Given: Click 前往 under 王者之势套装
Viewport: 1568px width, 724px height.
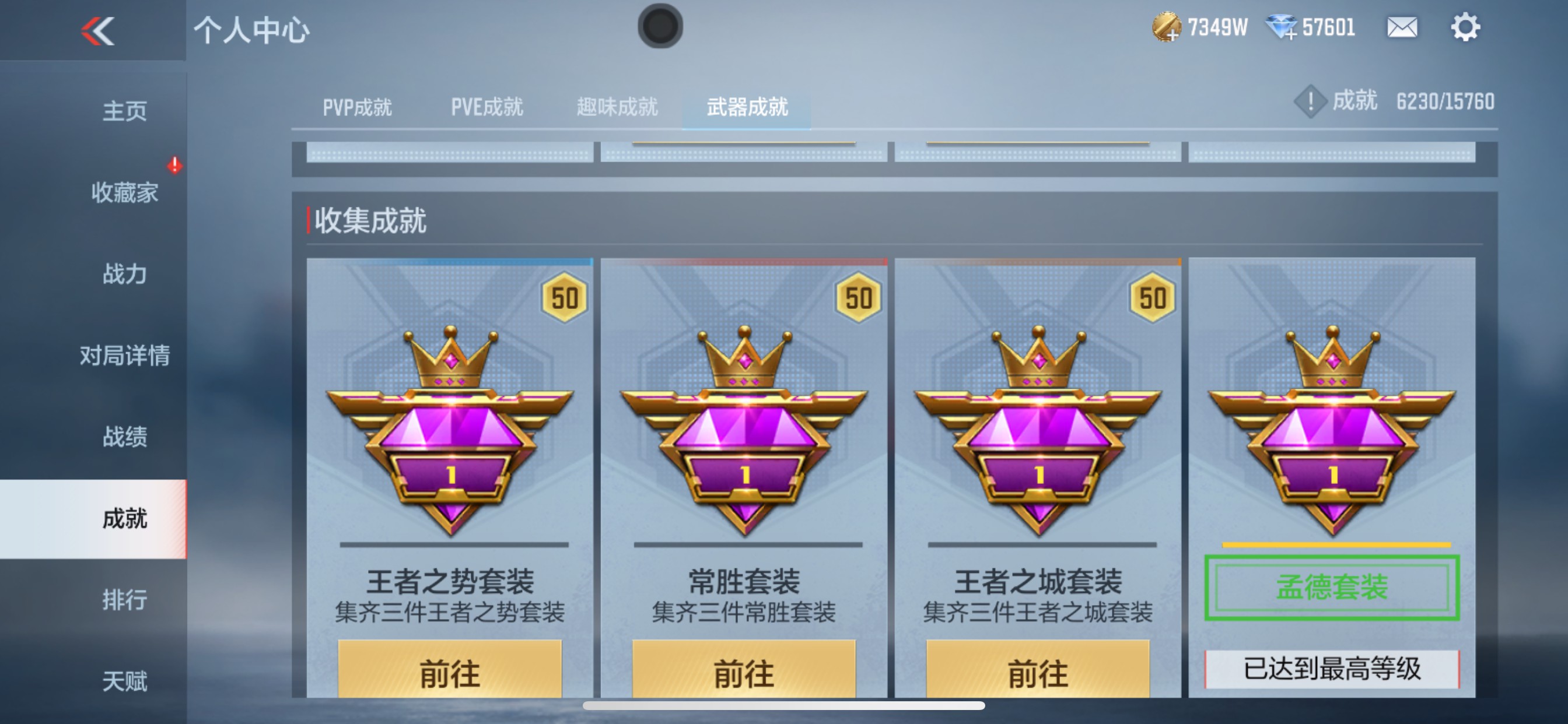Looking at the screenshot, I should [x=450, y=672].
